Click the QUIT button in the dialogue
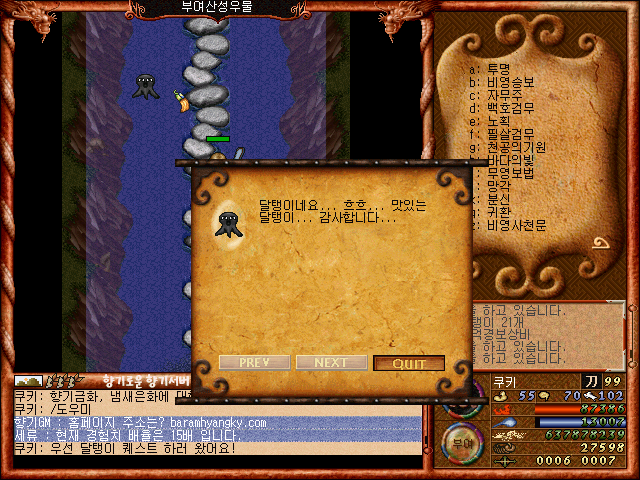The width and height of the screenshot is (640, 480). (408, 363)
